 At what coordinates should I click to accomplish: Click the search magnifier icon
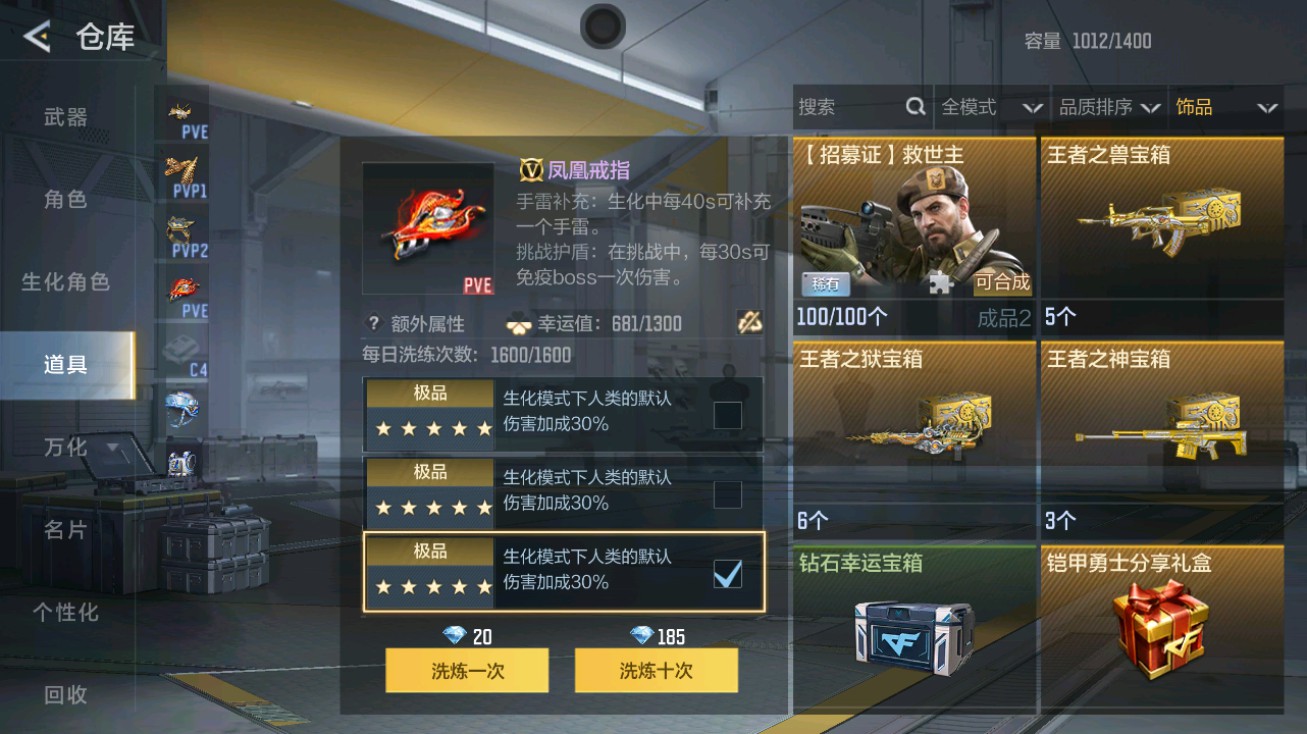point(916,107)
